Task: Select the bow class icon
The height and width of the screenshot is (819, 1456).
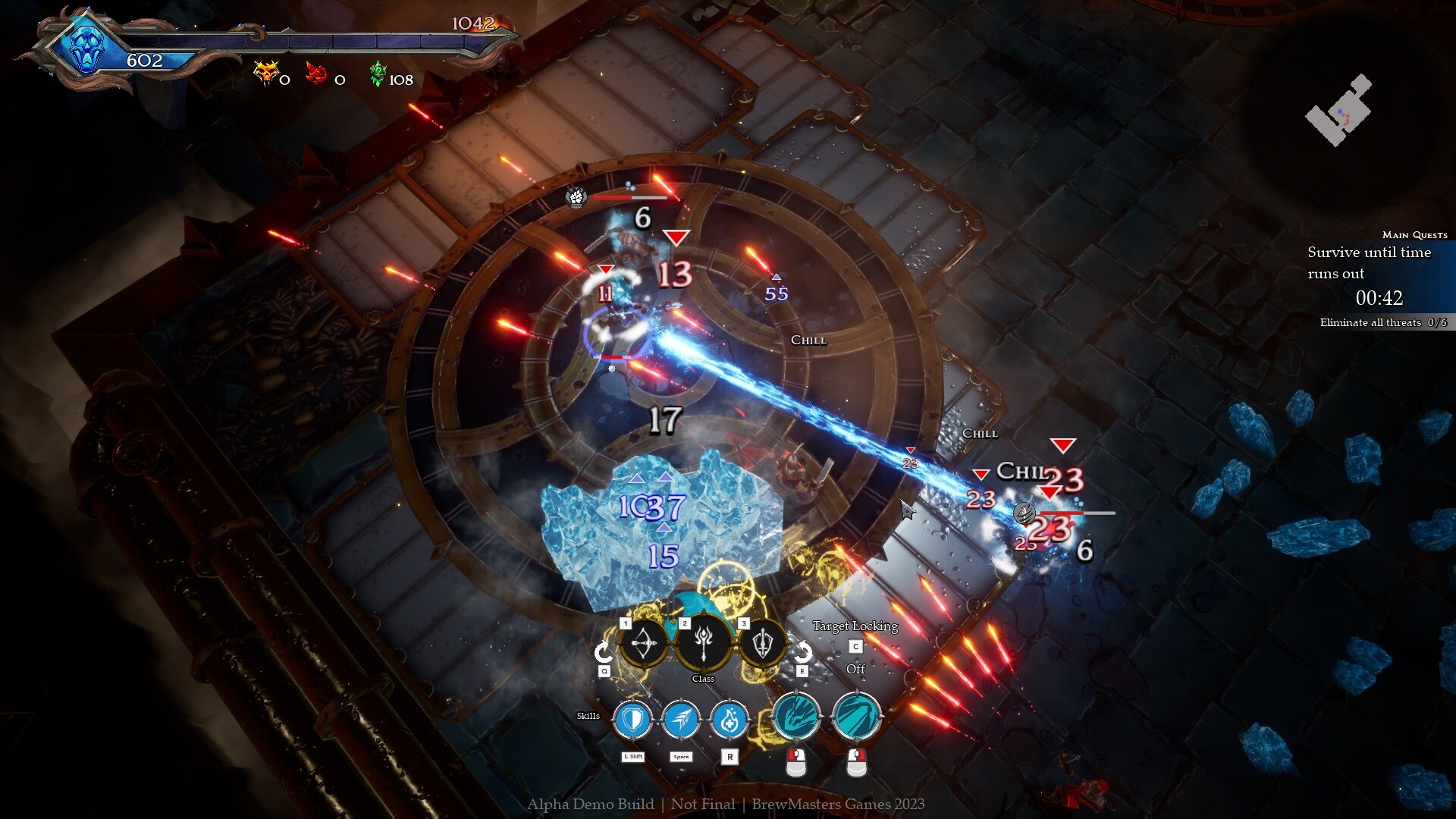Action: point(644,644)
